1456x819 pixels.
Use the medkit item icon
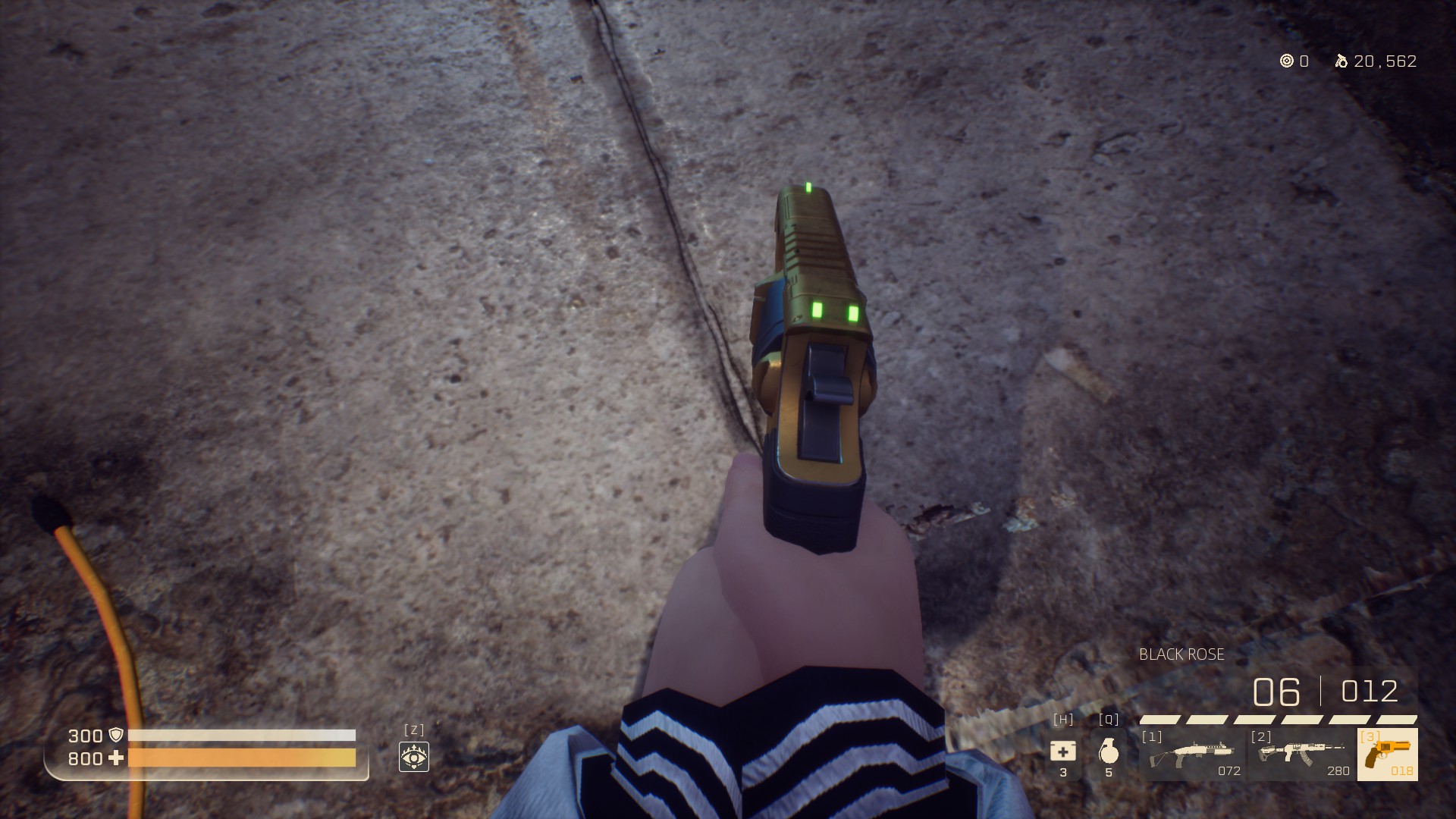(1062, 752)
